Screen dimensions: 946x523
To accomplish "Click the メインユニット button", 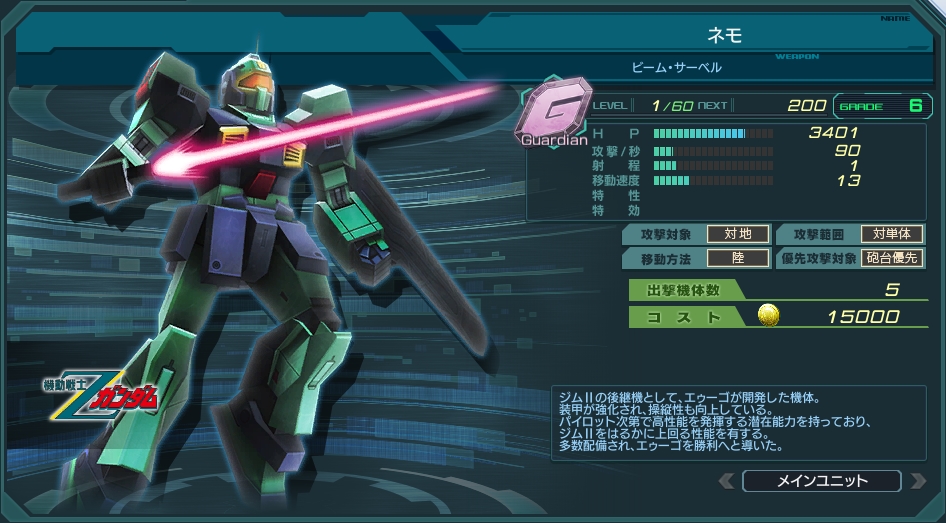I will click(821, 481).
